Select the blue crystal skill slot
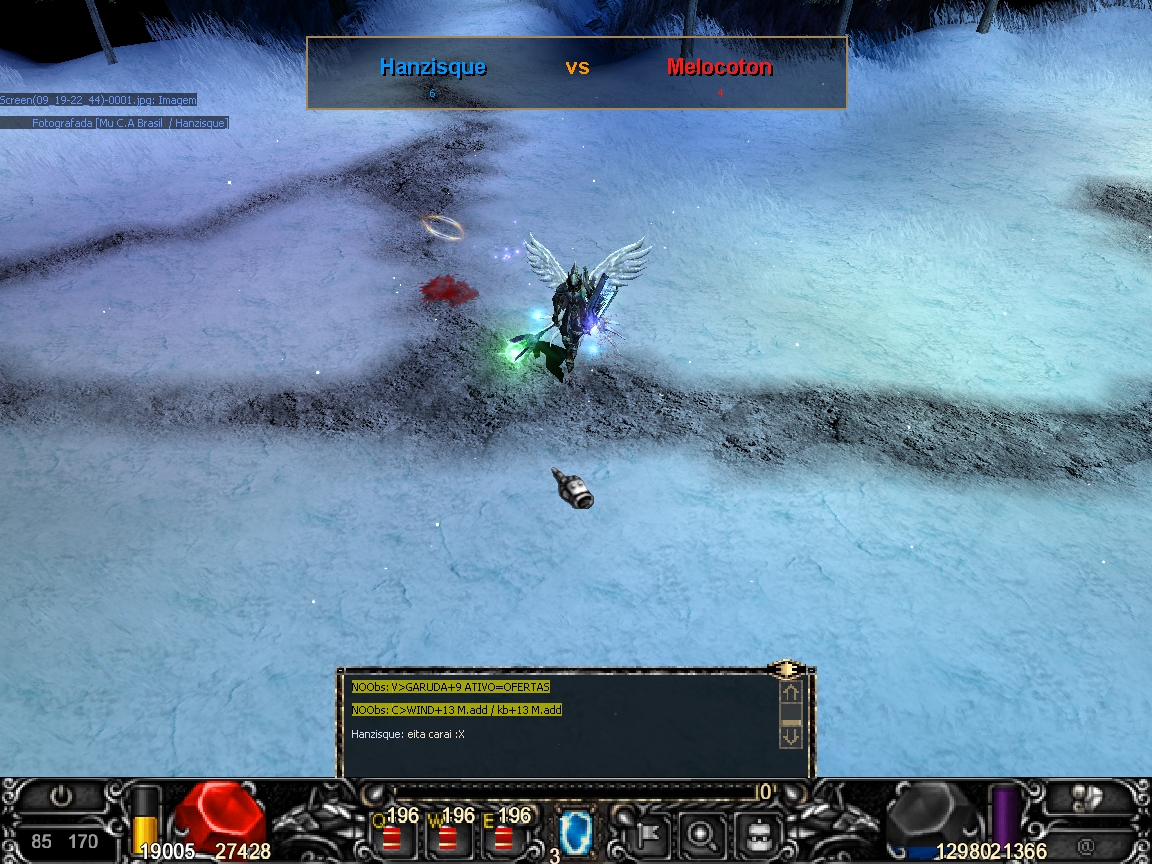This screenshot has height=864, width=1152. pyautogui.click(x=575, y=831)
